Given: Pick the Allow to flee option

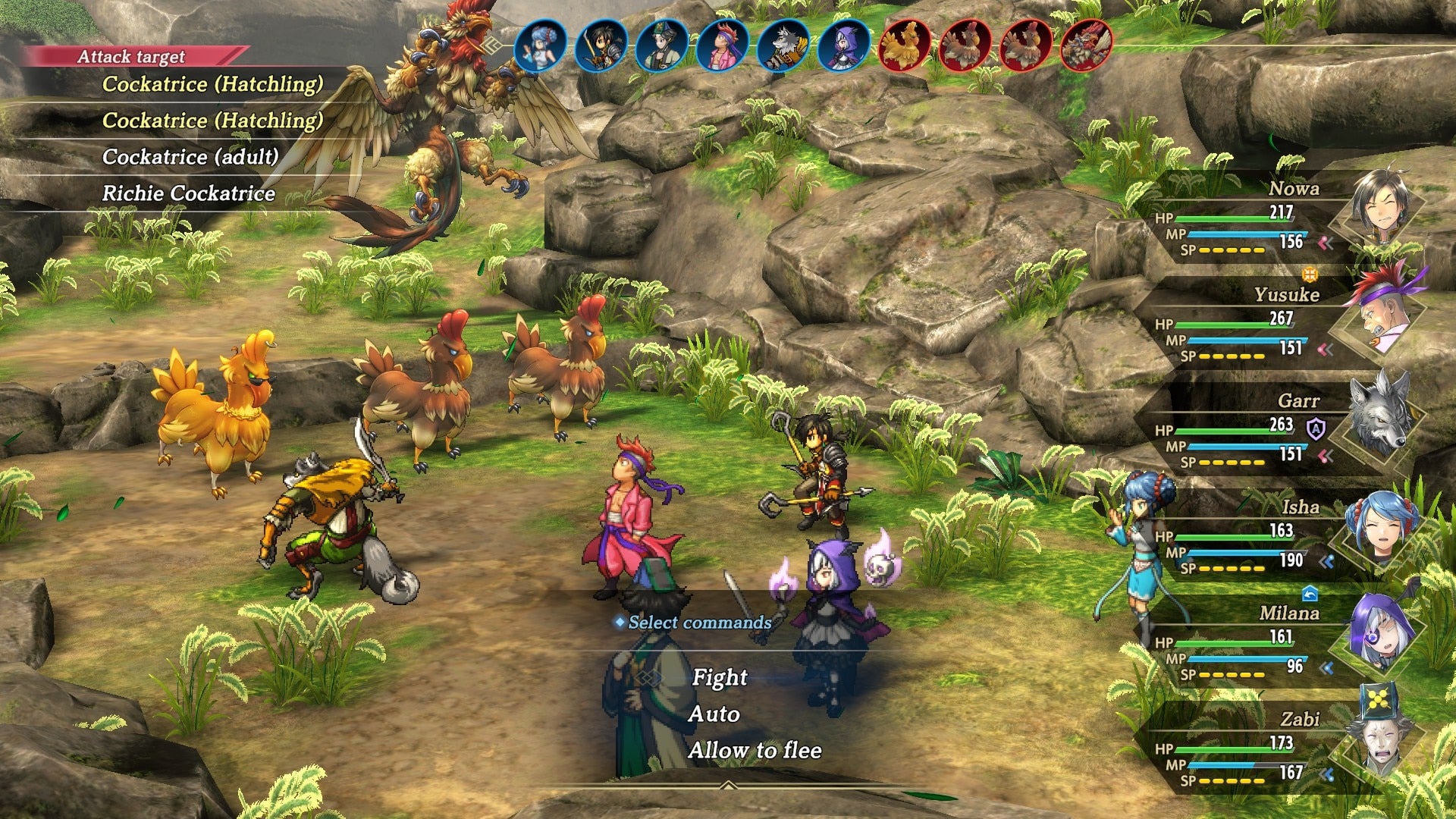Looking at the screenshot, I should tap(755, 750).
